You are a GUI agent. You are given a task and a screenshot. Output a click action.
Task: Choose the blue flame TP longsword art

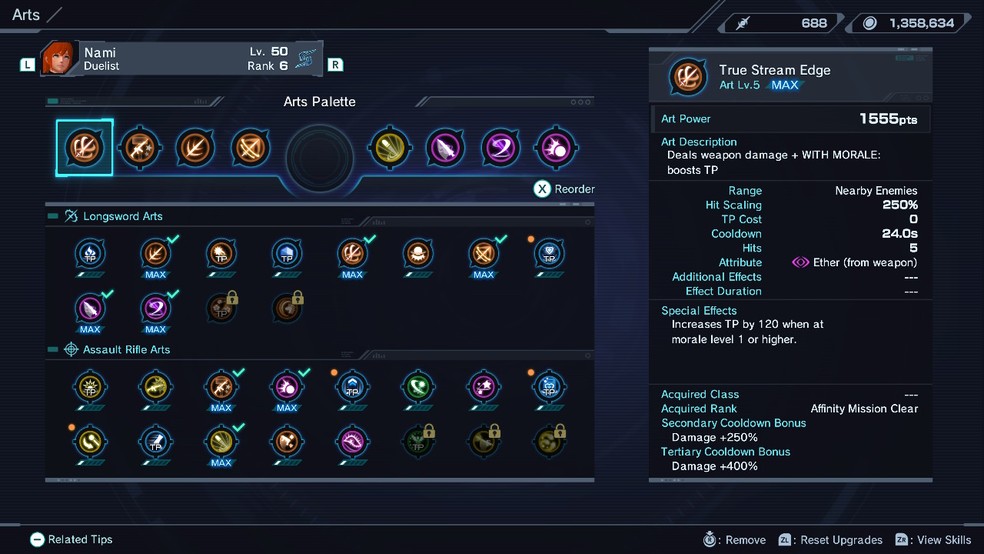[90, 254]
